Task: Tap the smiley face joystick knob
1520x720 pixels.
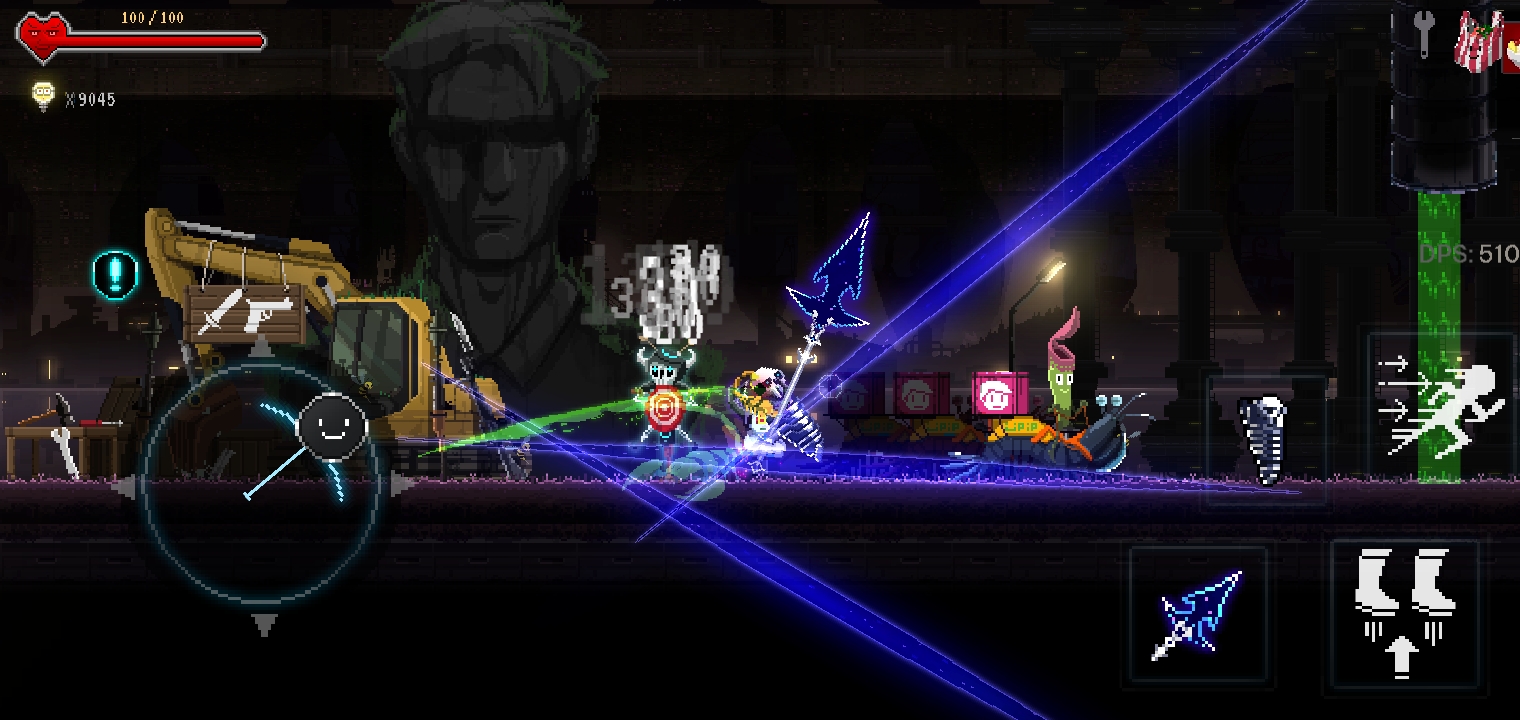Action: click(x=332, y=427)
